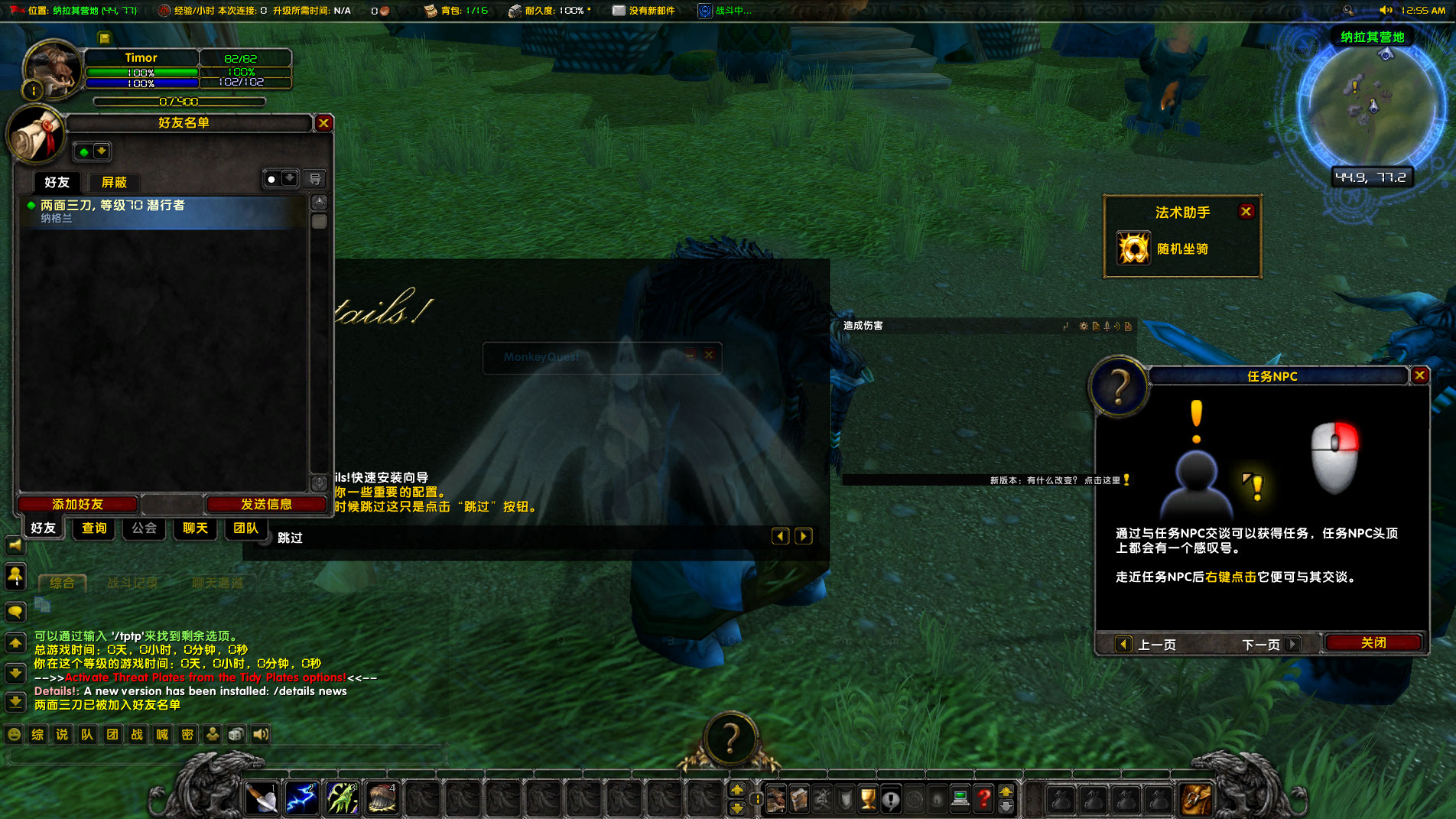Click the yellow page-up arrow on the action bar

point(737,789)
